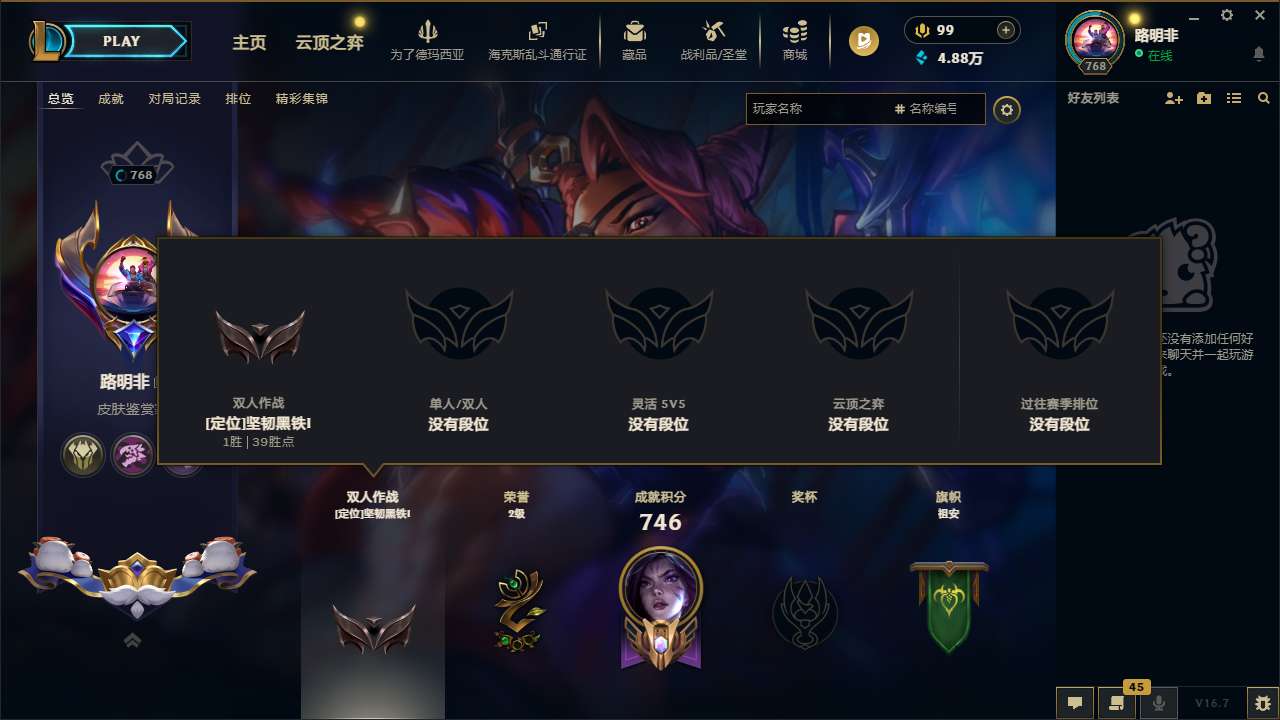Open the 主页 home menu
Image resolution: width=1280 pixels, height=720 pixels.
click(x=249, y=44)
